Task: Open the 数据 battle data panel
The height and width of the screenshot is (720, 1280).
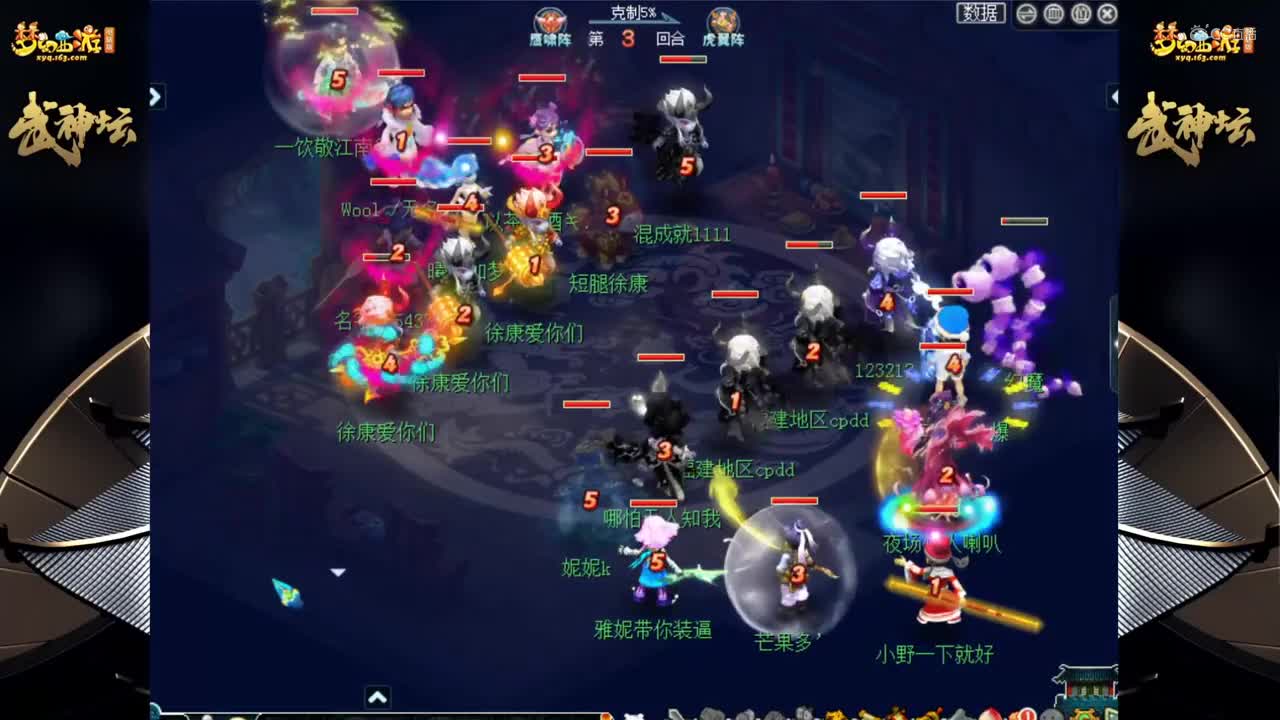Action: 980,12
